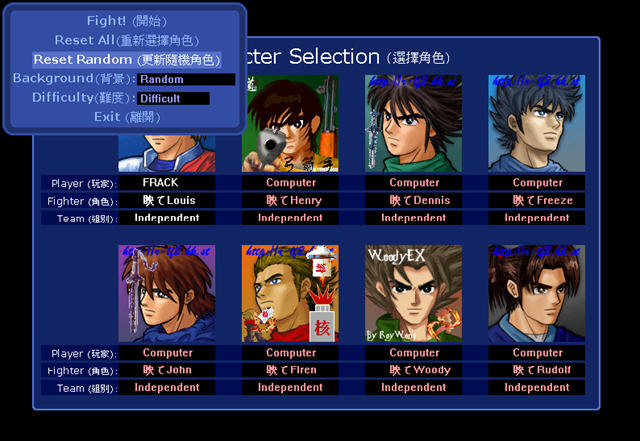Change the Difficulty setting value
This screenshot has width=640, height=441.
point(173,98)
